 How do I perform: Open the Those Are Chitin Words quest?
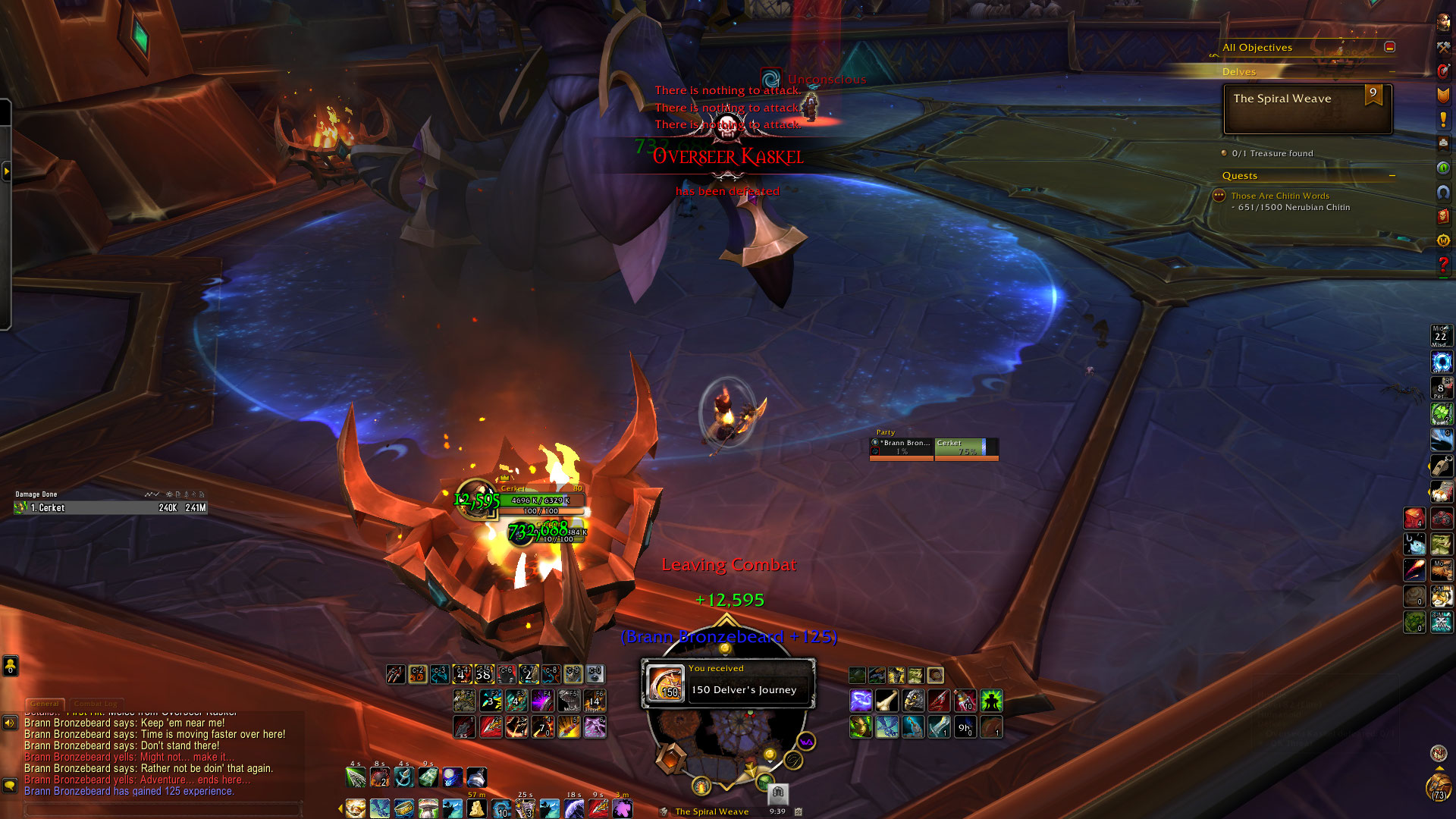(x=1279, y=196)
